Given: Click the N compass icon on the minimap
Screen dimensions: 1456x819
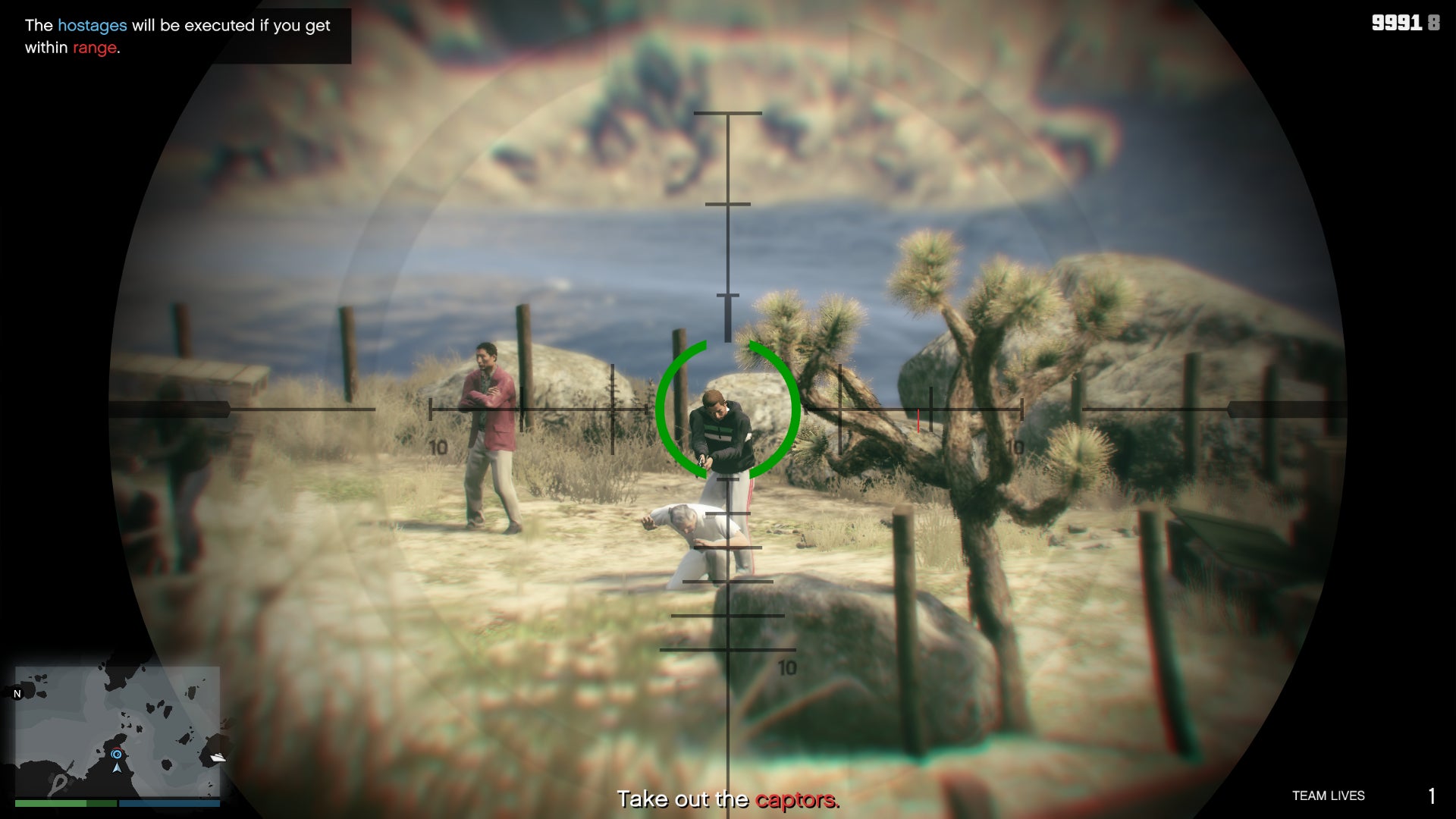Looking at the screenshot, I should [17, 694].
